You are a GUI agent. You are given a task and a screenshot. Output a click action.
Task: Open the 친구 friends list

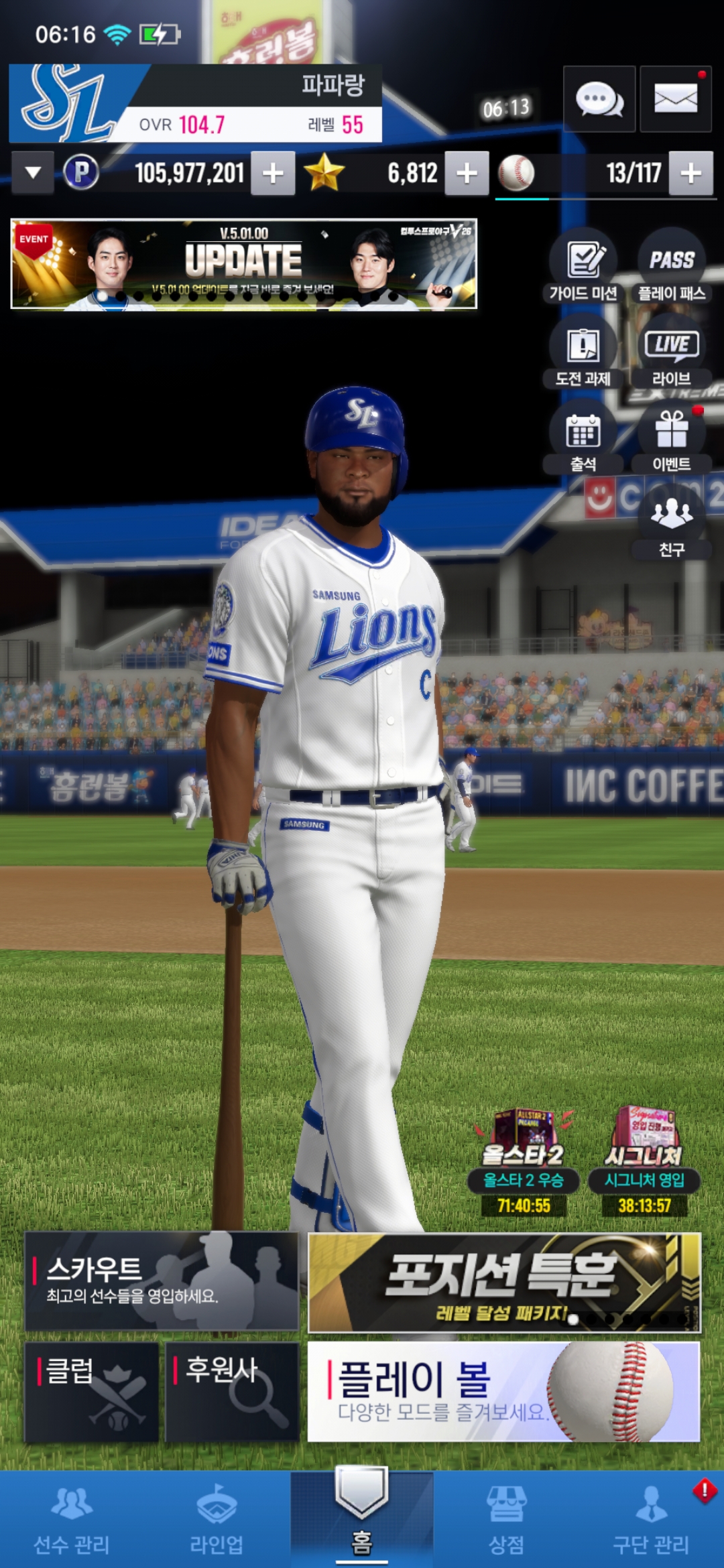(x=672, y=523)
